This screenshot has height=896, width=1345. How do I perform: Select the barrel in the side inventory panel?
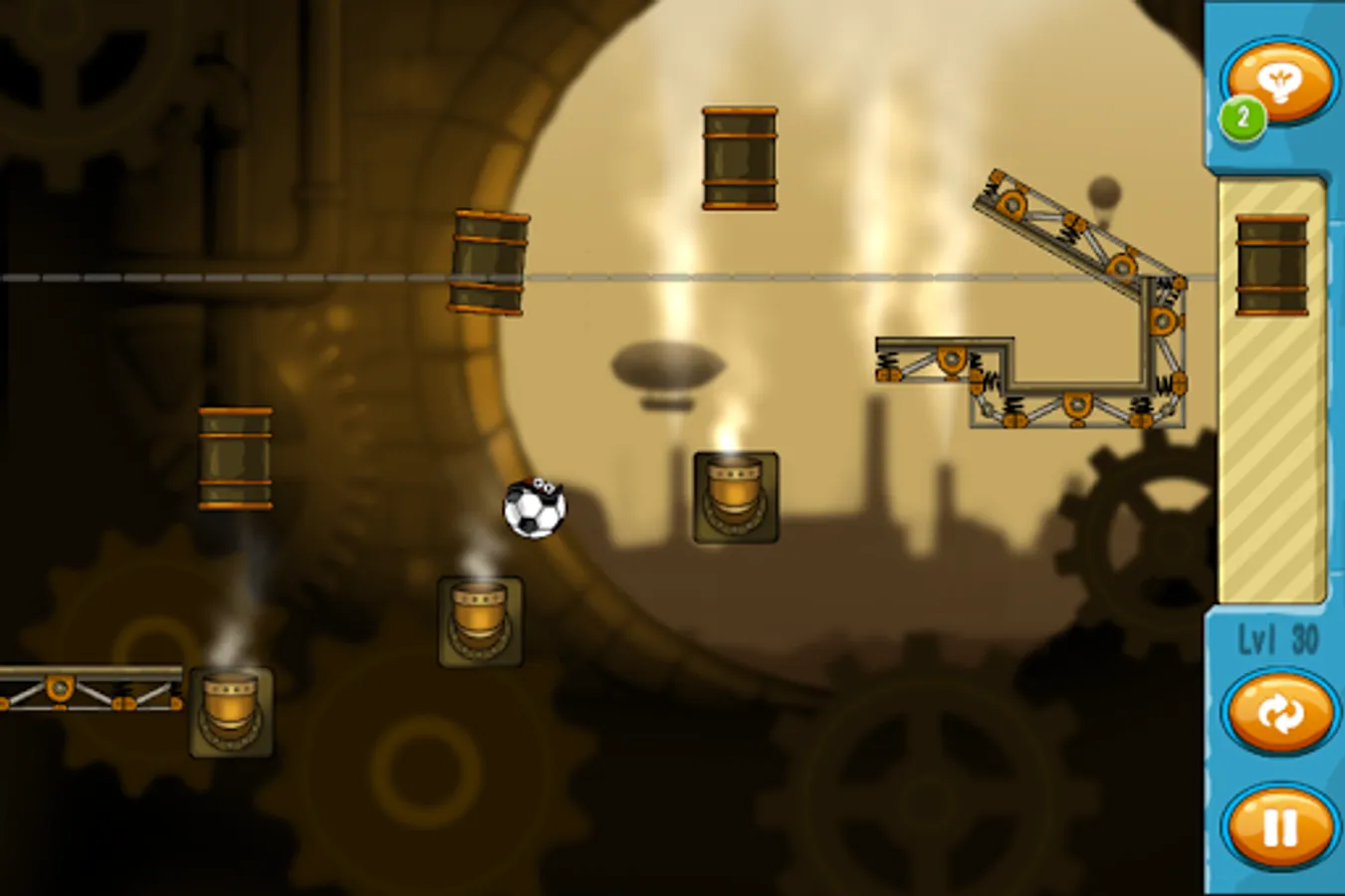pyautogui.click(x=1271, y=265)
